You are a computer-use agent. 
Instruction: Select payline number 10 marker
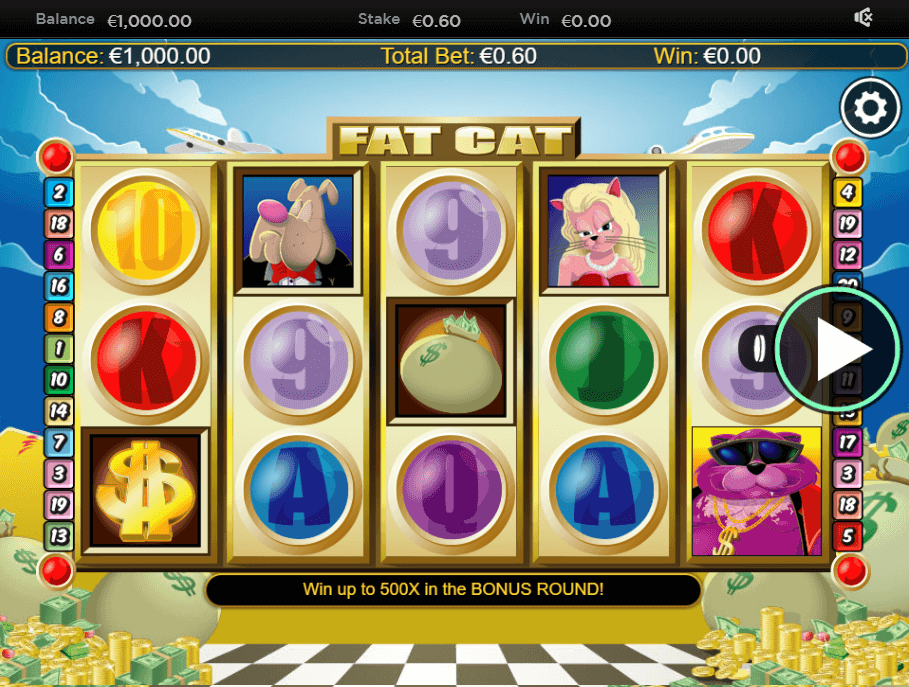pos(58,380)
